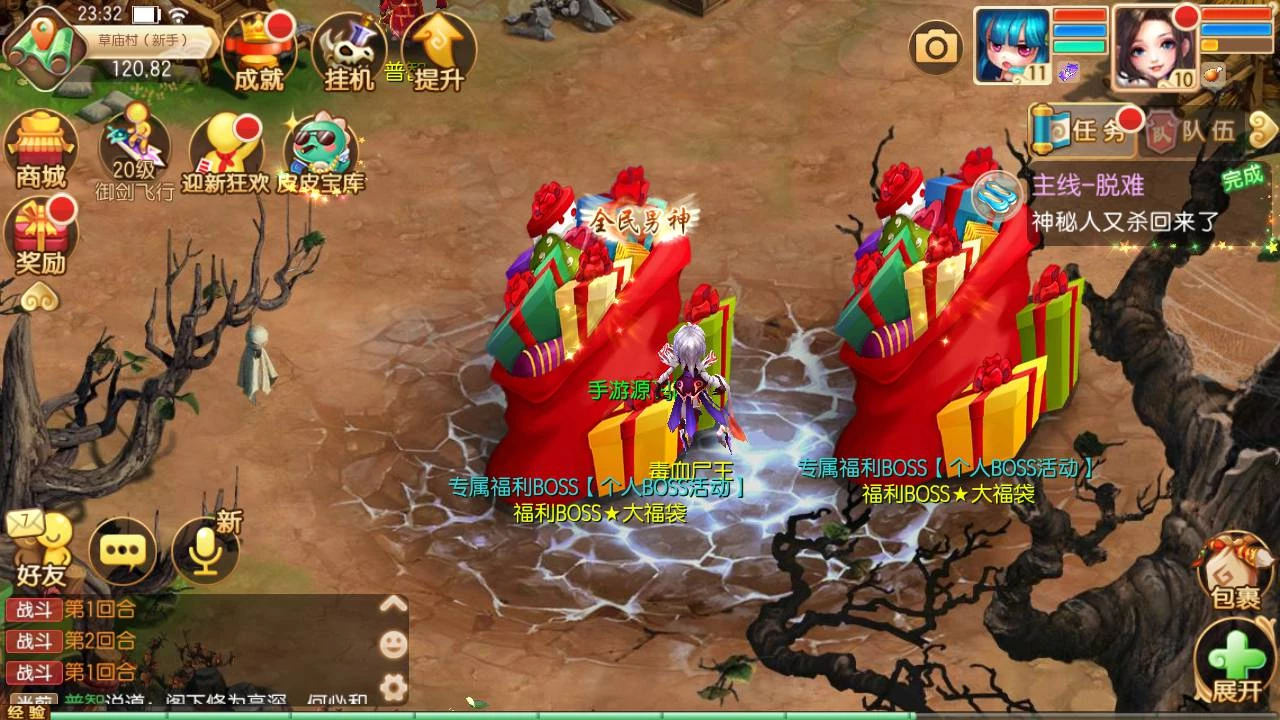Expand the menu with the 展开 button
The image size is (1280, 720).
pos(1235,660)
